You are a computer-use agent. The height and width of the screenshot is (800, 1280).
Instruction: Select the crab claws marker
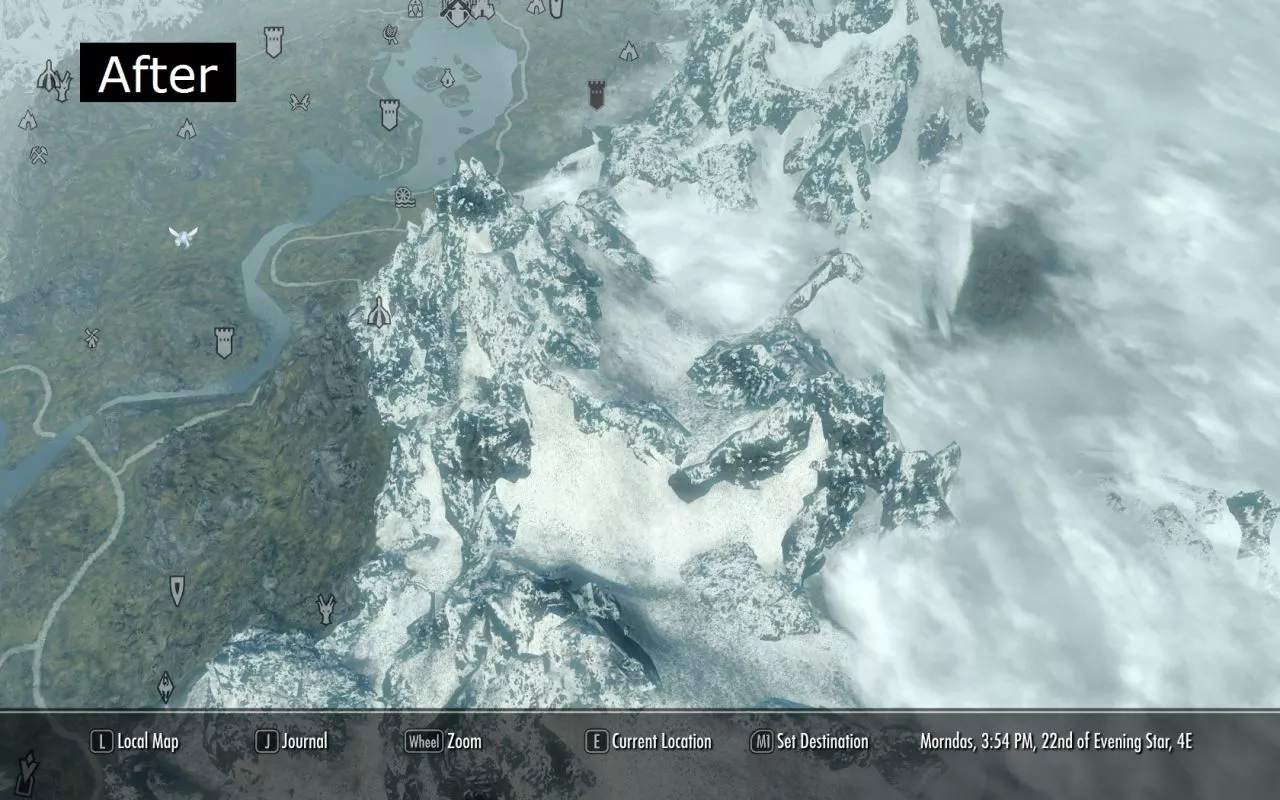(299, 101)
